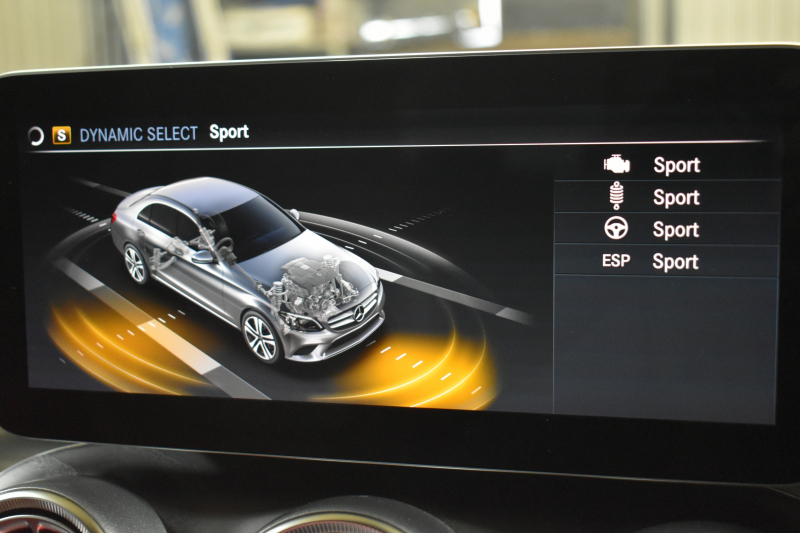
Task: Select the ESP Sport setting row
Action: pyautogui.click(x=666, y=261)
